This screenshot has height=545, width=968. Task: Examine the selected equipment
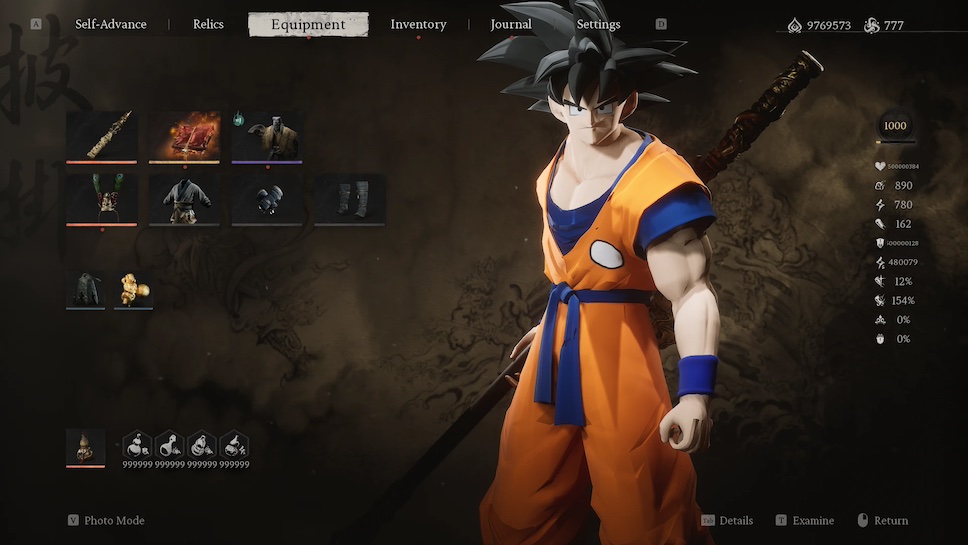tap(812, 520)
